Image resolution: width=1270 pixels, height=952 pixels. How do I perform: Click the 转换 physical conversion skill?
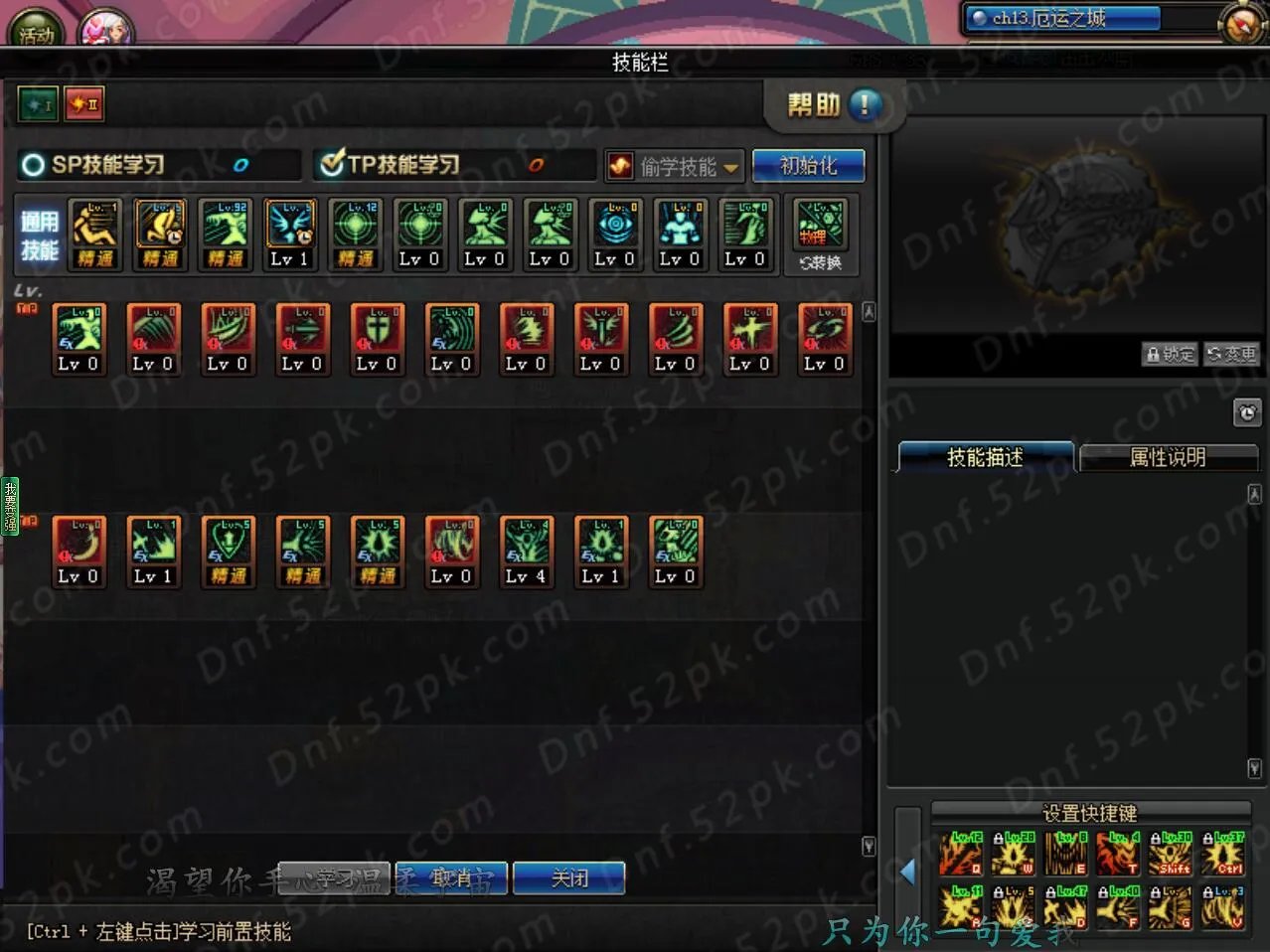coord(820,236)
